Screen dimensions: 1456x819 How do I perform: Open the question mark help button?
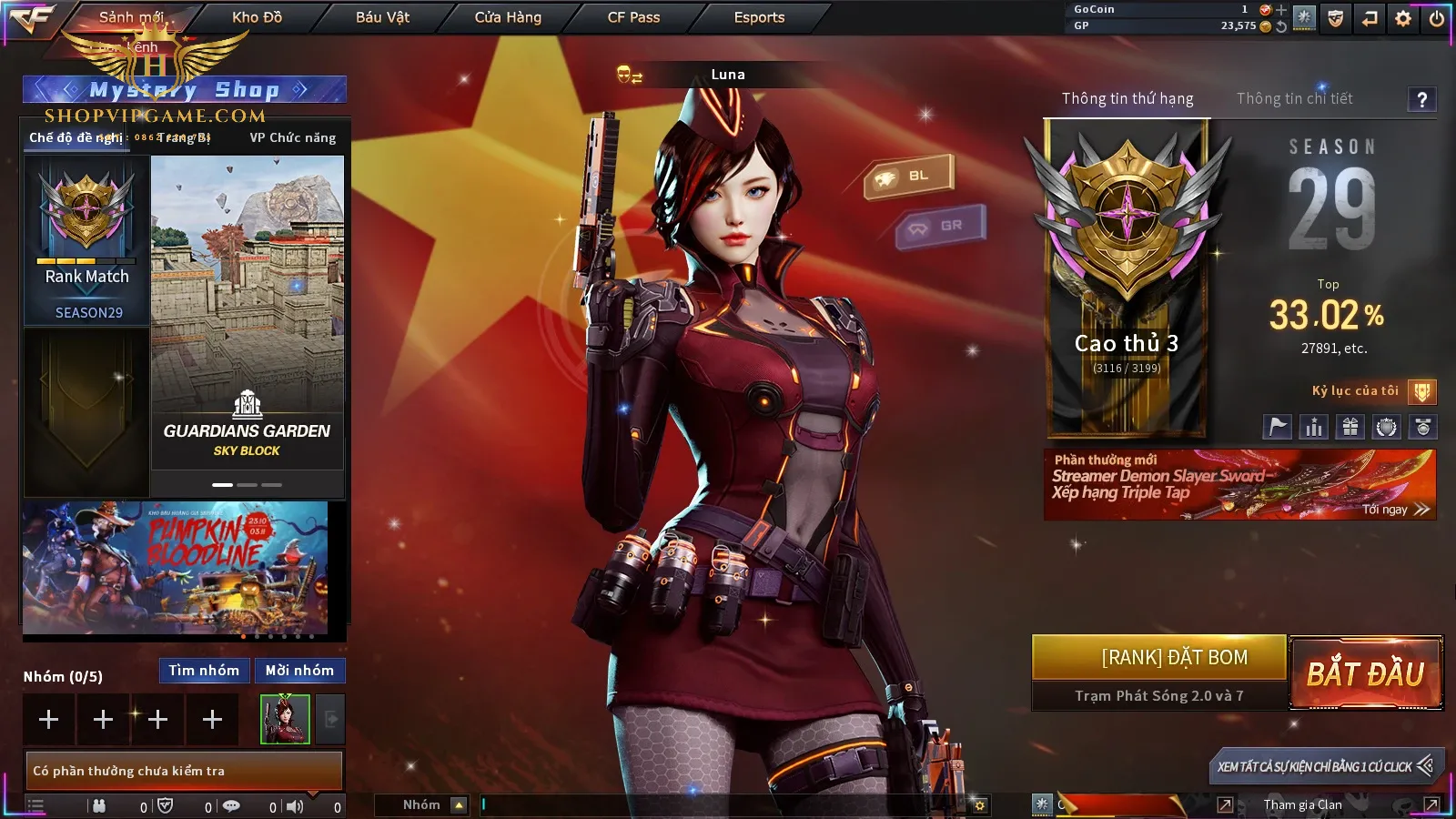tap(1421, 99)
